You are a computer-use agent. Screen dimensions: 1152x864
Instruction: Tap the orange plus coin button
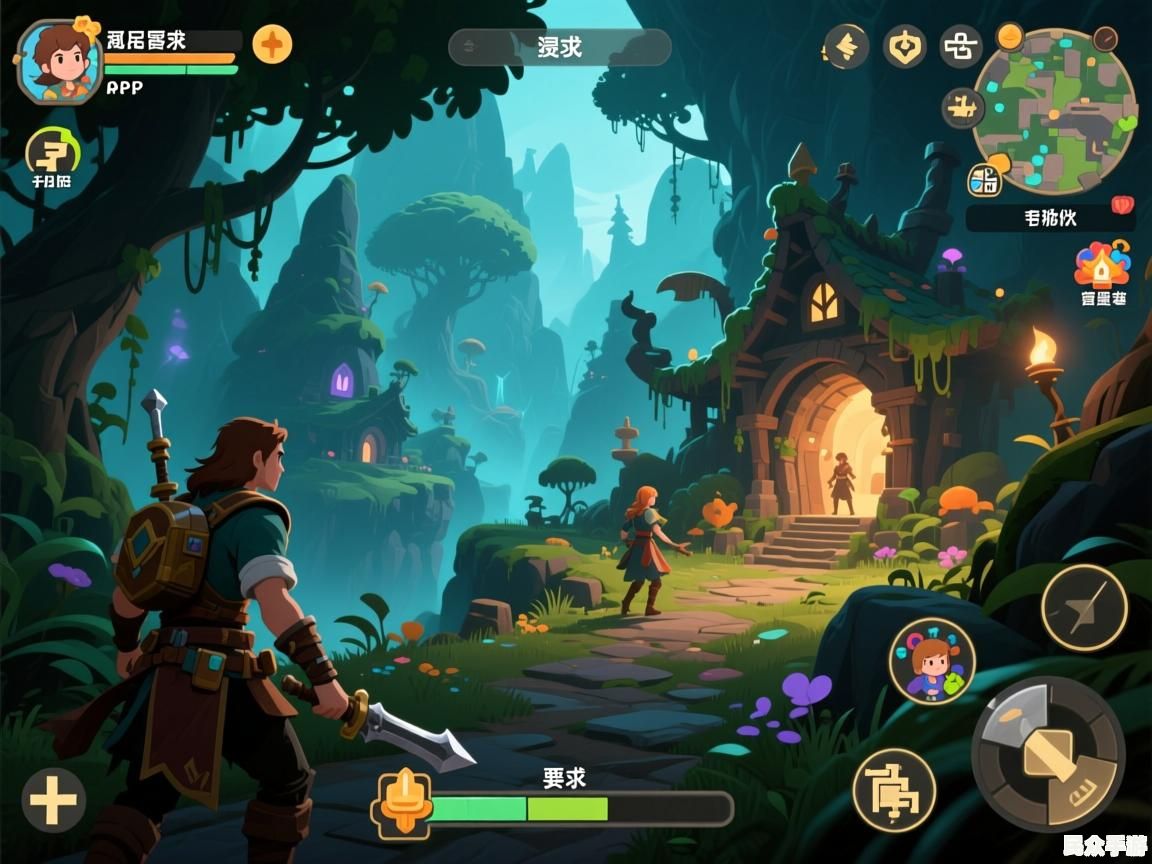click(272, 44)
